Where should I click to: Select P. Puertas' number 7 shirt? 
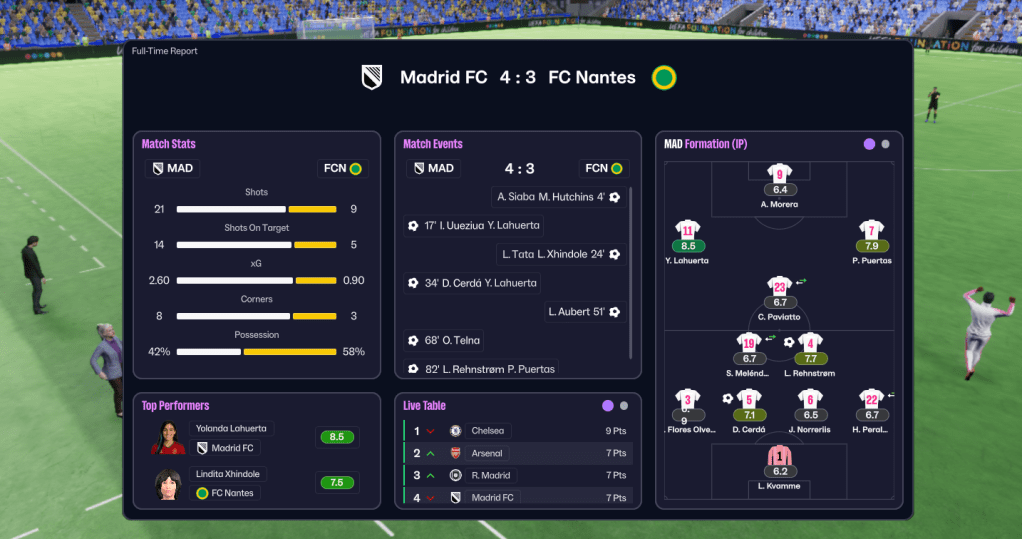point(871,231)
